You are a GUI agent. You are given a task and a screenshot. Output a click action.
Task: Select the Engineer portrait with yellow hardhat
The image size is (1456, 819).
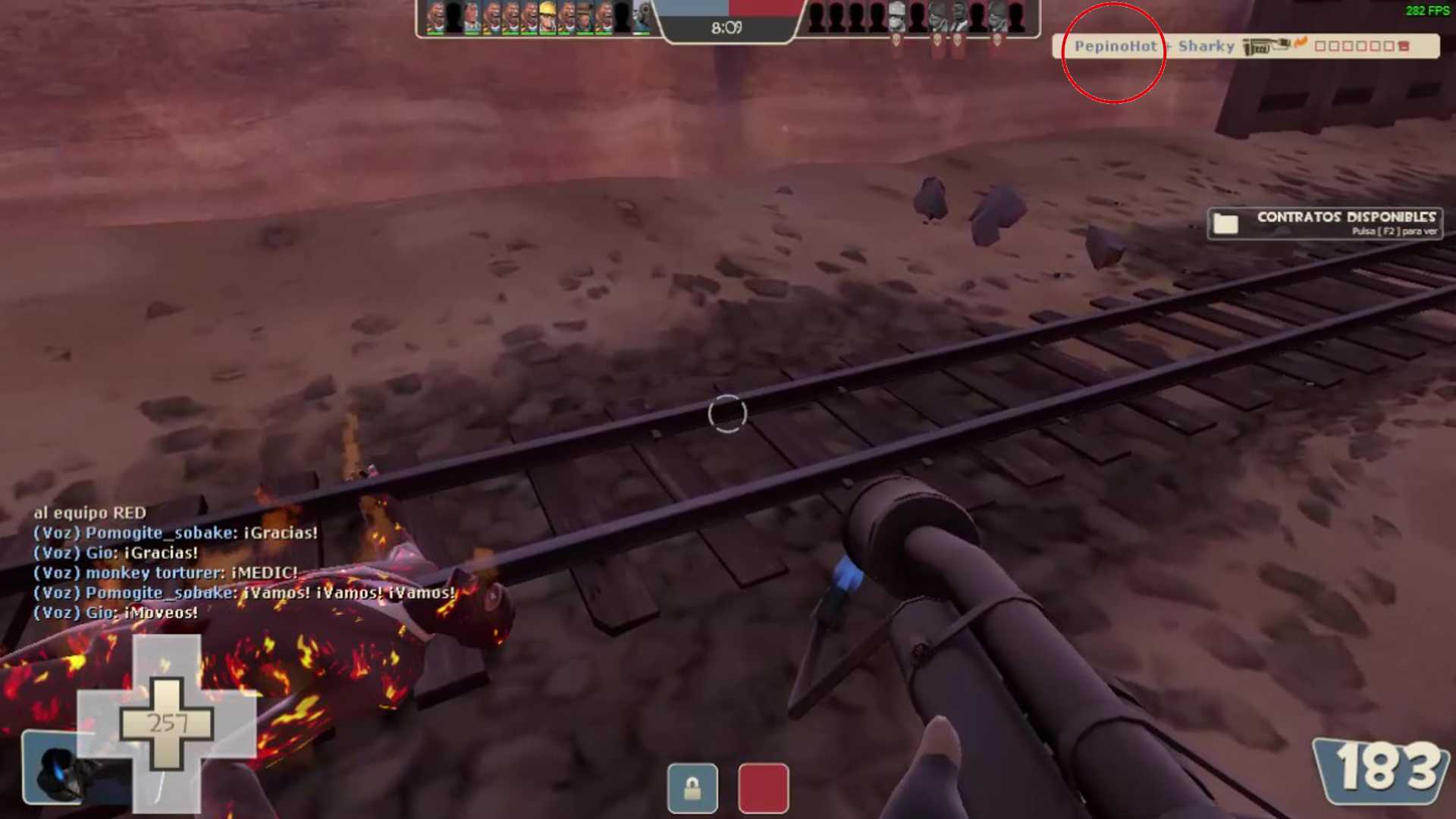(548, 18)
